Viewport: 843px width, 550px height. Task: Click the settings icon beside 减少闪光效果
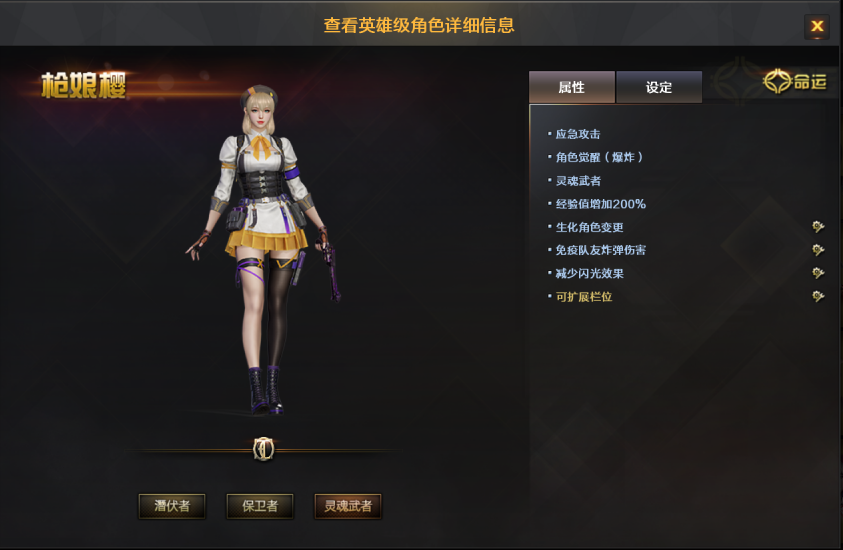(x=818, y=273)
